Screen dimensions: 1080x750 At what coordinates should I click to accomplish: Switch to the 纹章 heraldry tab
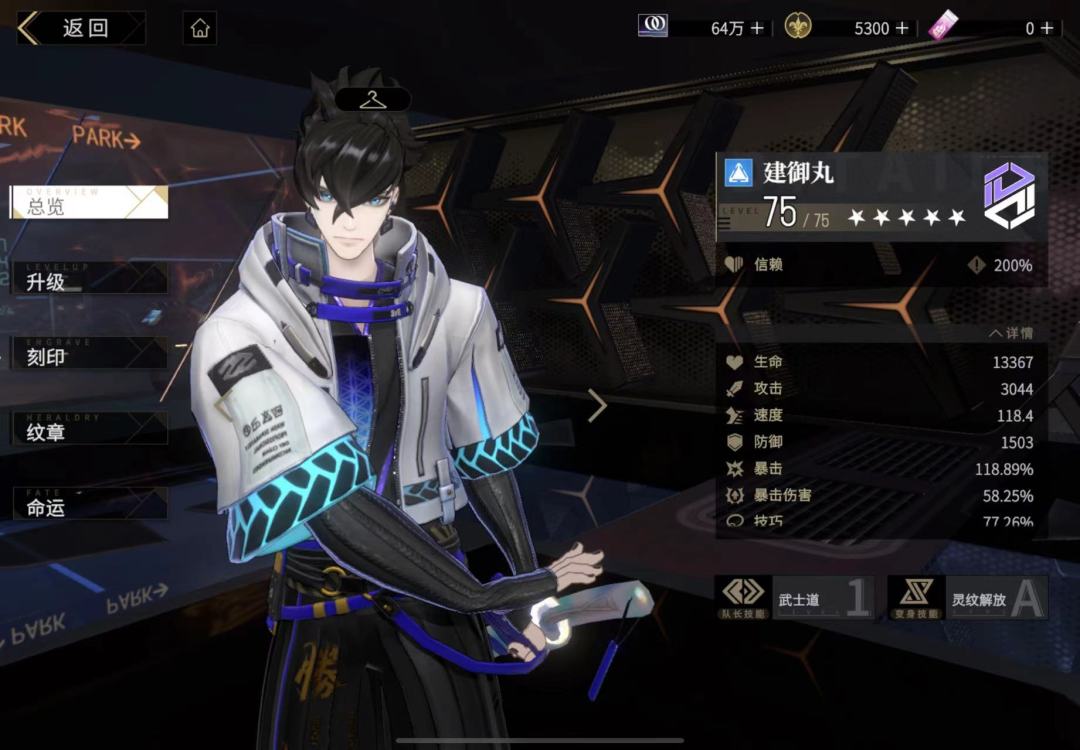tap(89, 430)
